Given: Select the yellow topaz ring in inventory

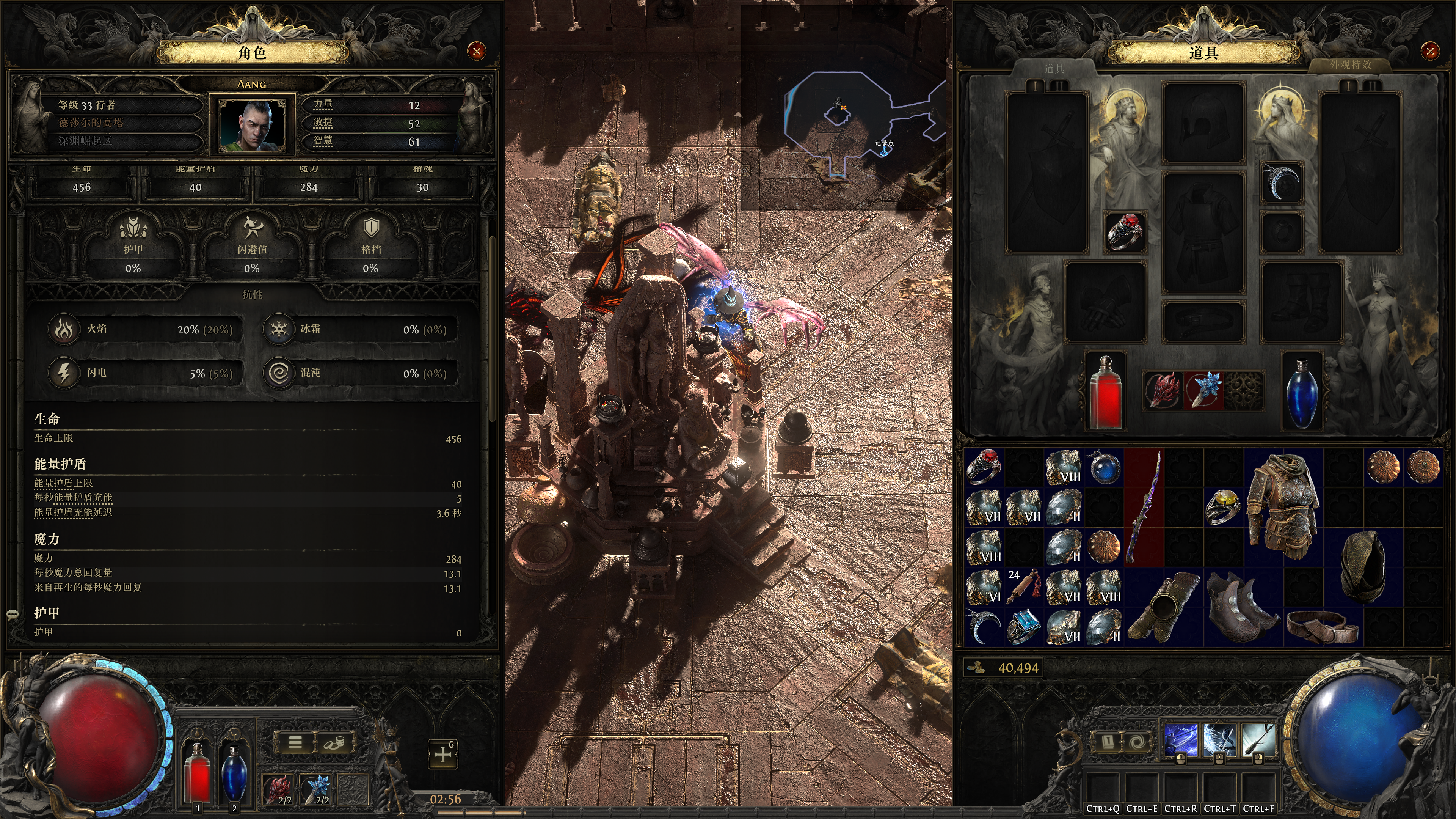Looking at the screenshot, I should coord(1223,506).
